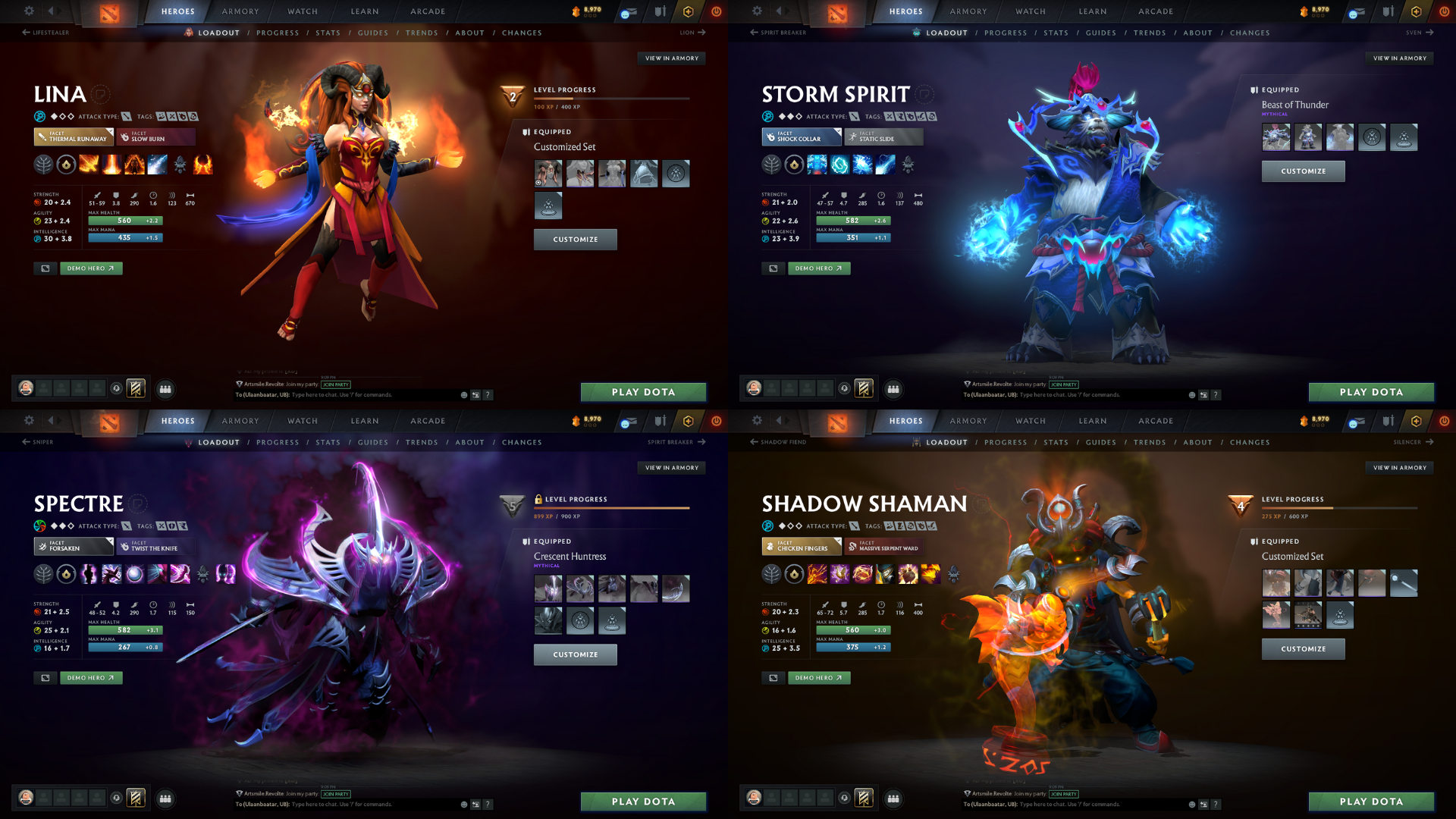Click CUSTOMIZE under Storm Spirit's Beast of Thunder
1456x819 pixels.
(1303, 171)
